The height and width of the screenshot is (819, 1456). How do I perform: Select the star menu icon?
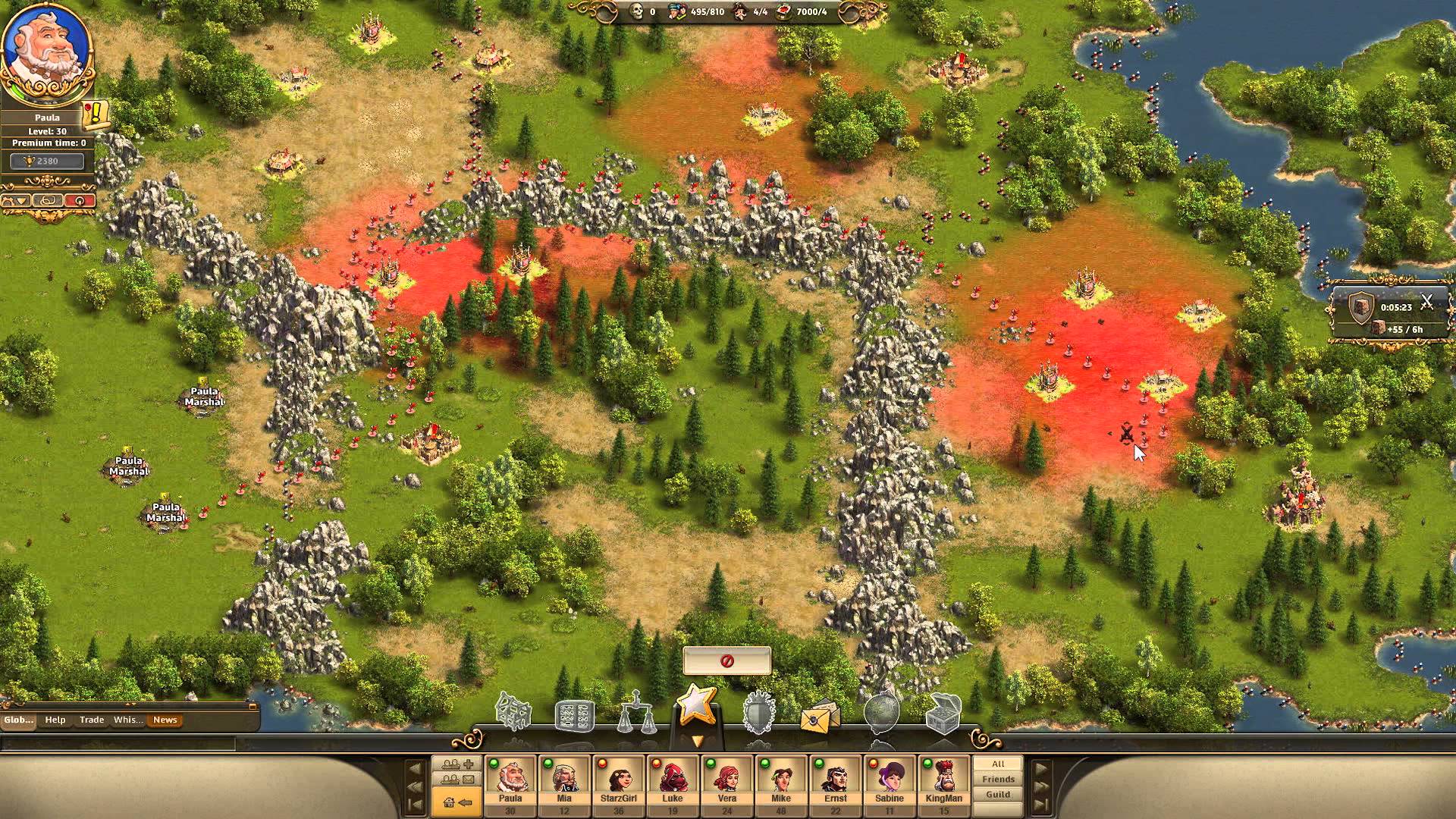click(696, 707)
